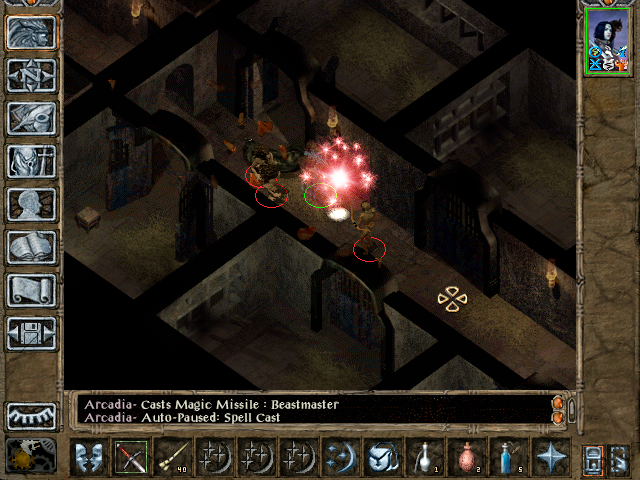This screenshot has width=640, height=480.
Task: Use the white flask quick item
Action: [x=424, y=457]
